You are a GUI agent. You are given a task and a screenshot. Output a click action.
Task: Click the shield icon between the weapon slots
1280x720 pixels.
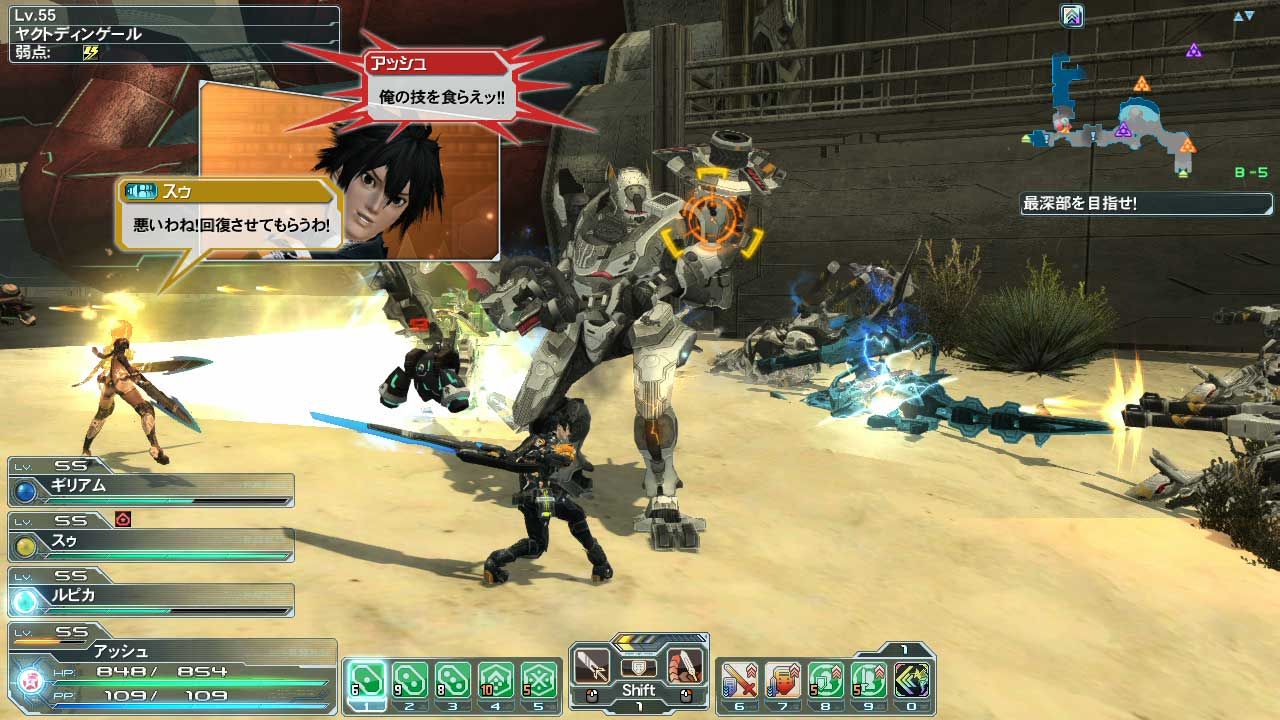(637, 667)
